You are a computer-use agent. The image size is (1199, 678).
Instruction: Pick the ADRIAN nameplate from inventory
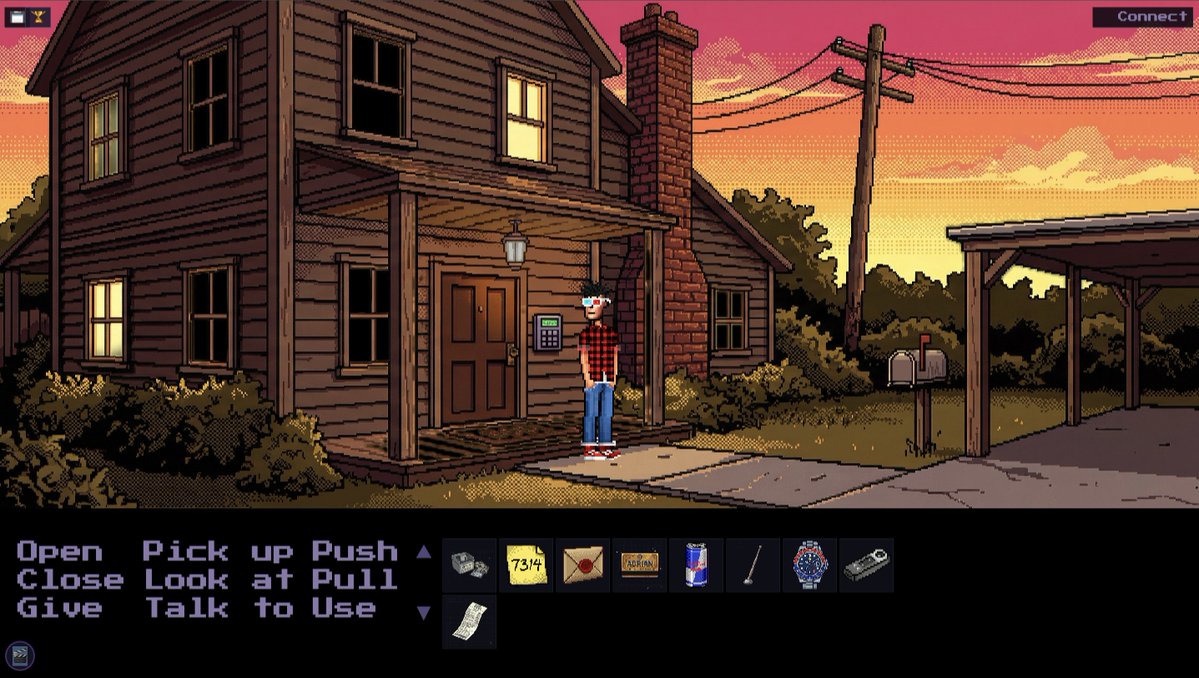tap(639, 565)
